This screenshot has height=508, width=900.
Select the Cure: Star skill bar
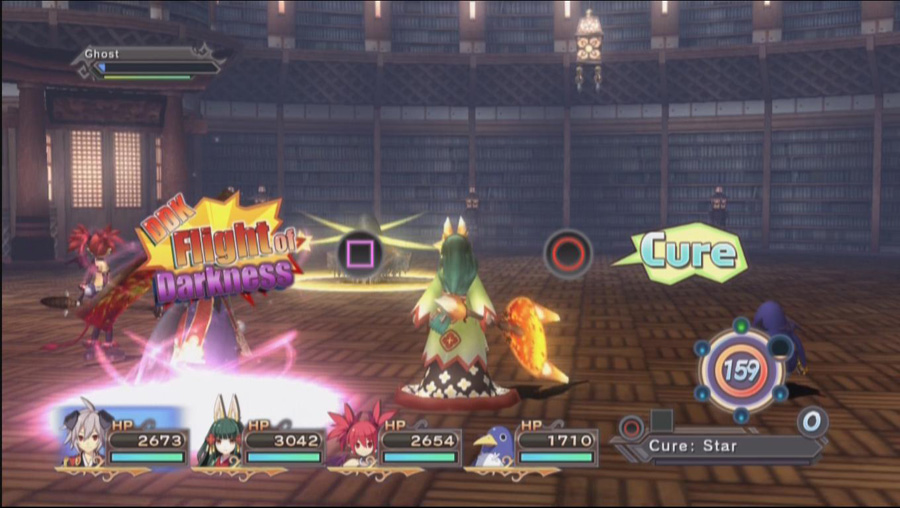(722, 446)
